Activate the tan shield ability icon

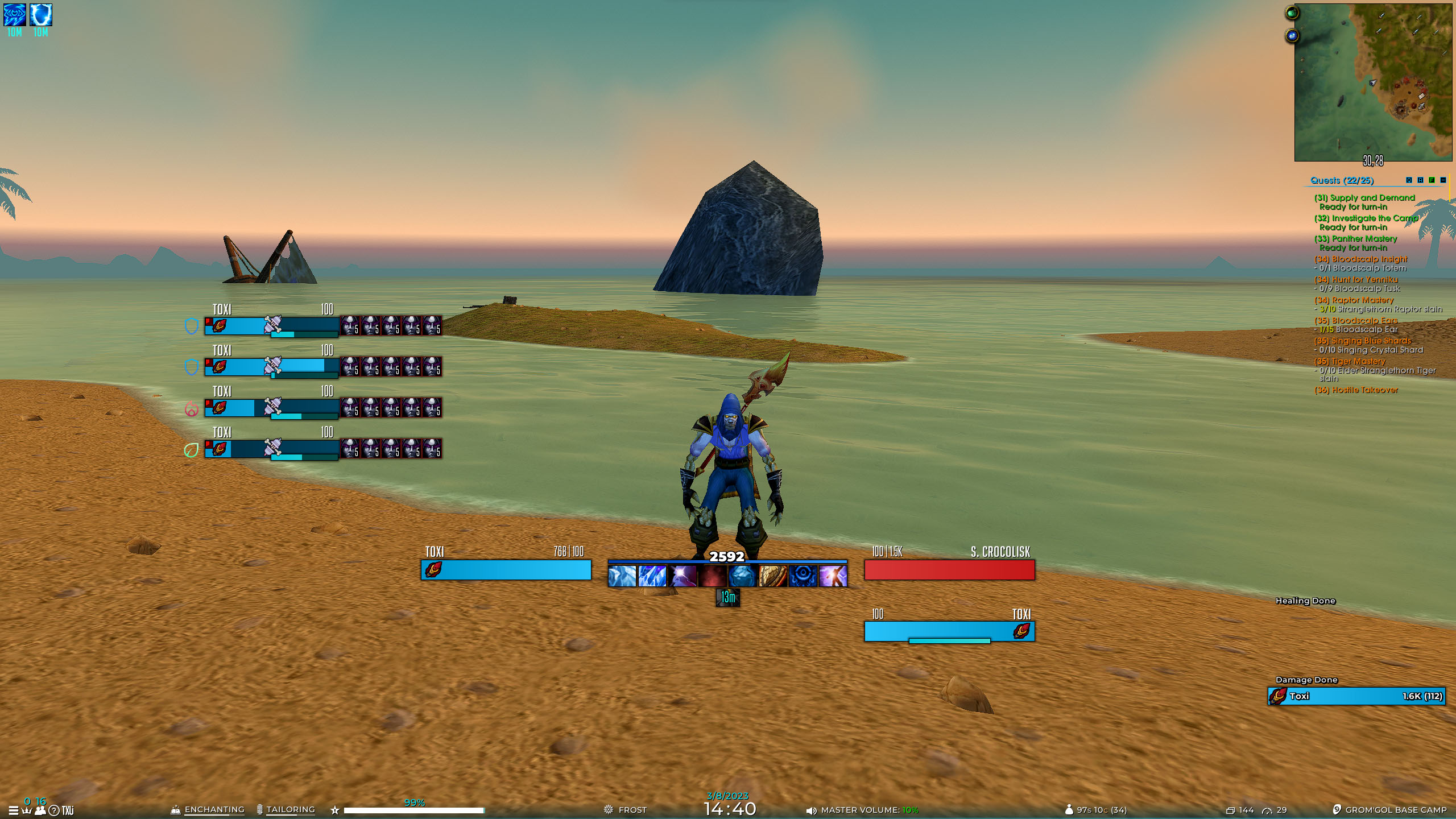coord(772,576)
